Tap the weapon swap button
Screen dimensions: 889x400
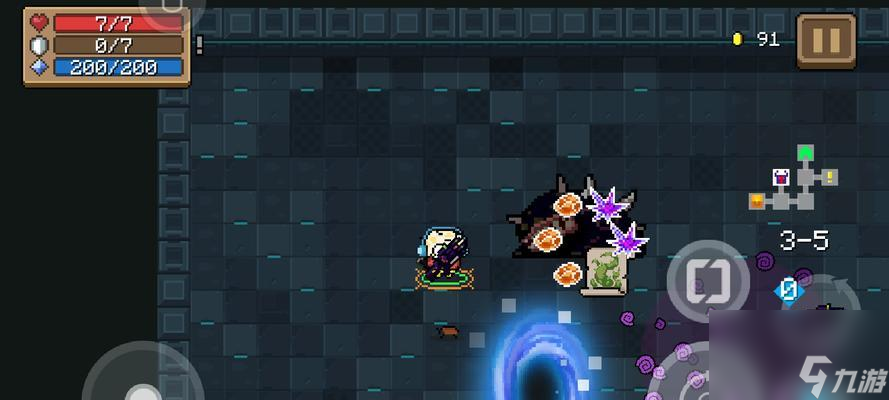coord(708,277)
